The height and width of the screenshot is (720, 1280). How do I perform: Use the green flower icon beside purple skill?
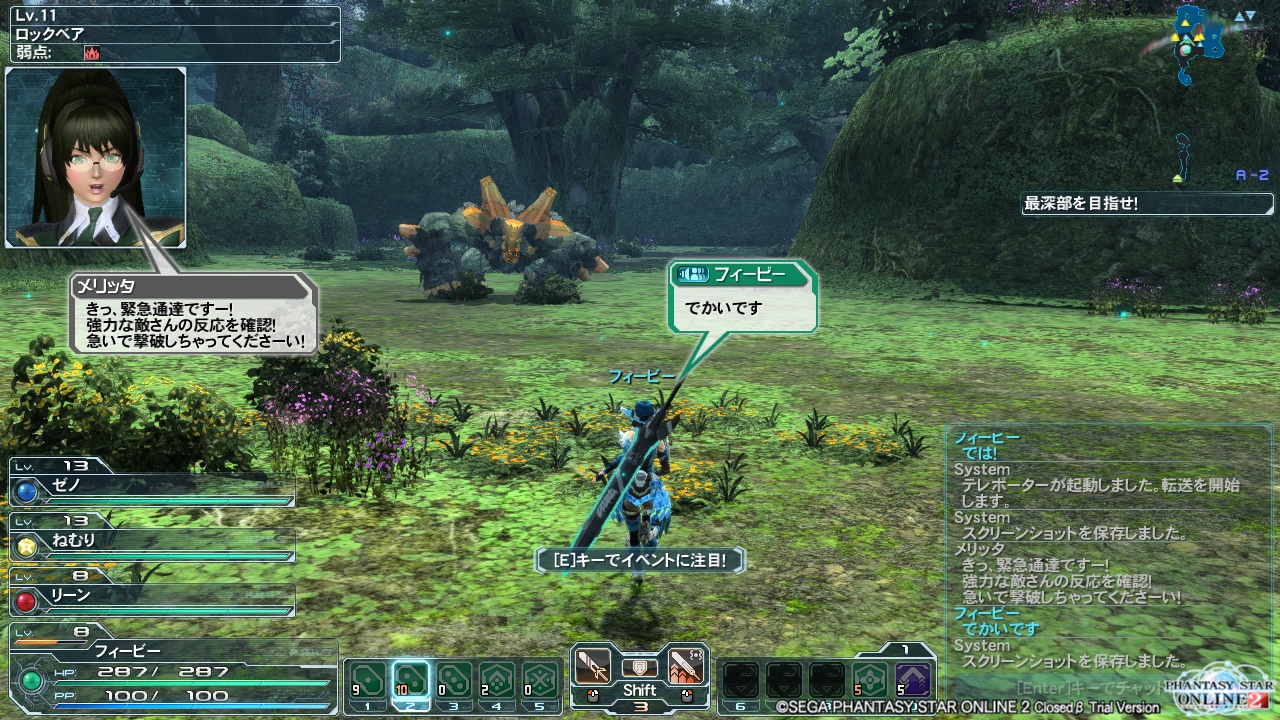[869, 681]
